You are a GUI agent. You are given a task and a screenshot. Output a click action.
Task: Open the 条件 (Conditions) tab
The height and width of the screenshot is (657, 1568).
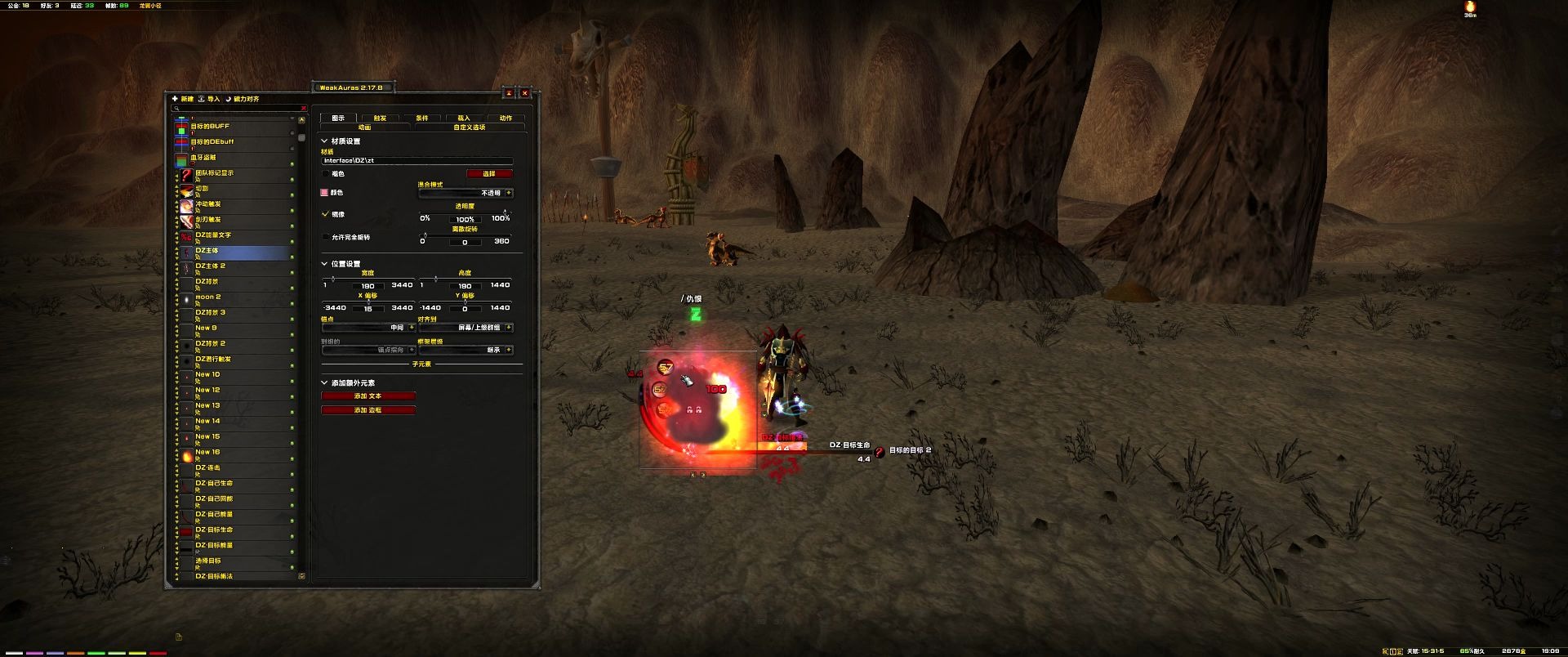(x=422, y=118)
